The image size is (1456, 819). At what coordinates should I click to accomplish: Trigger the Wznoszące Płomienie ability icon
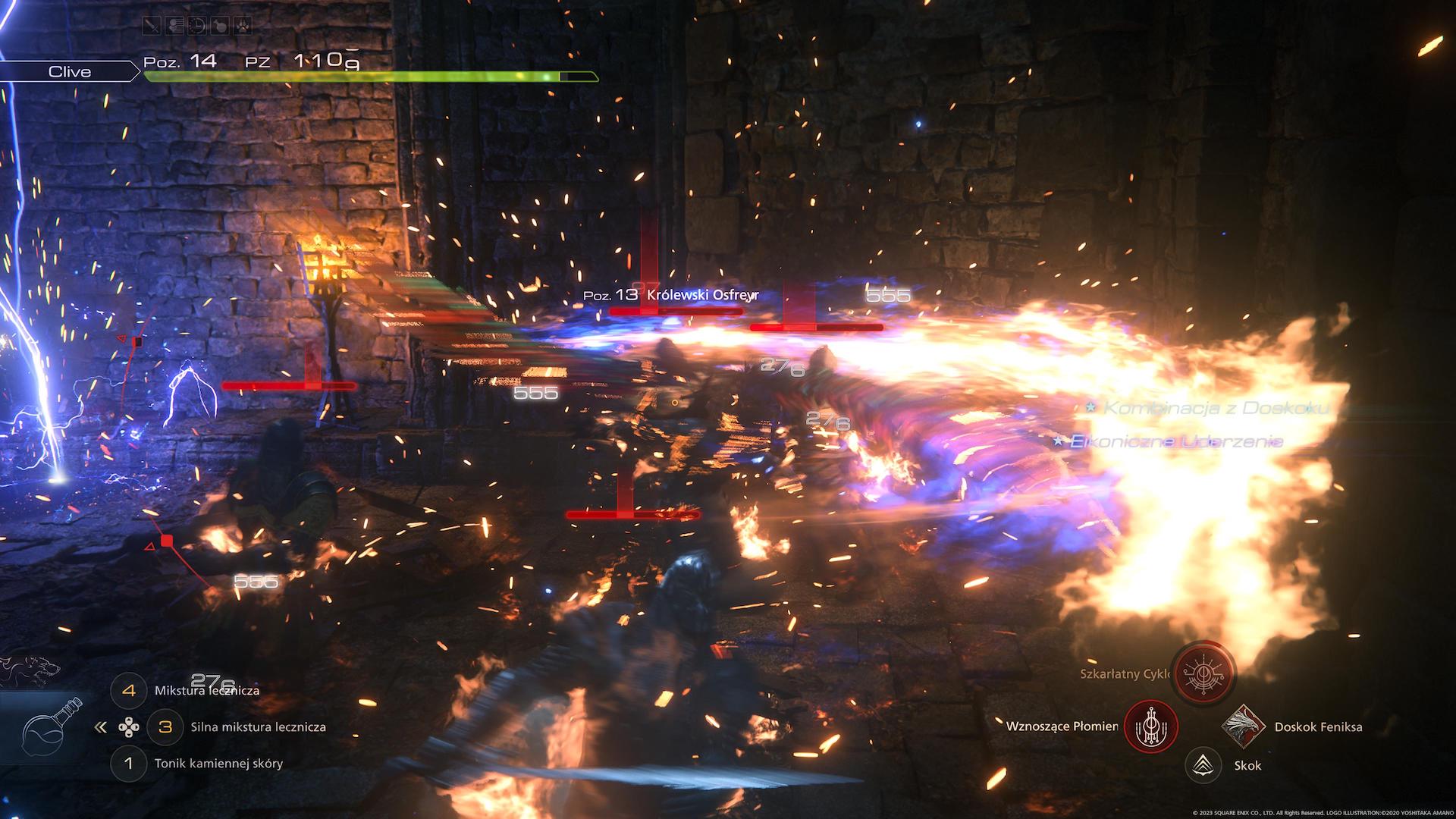click(1150, 726)
